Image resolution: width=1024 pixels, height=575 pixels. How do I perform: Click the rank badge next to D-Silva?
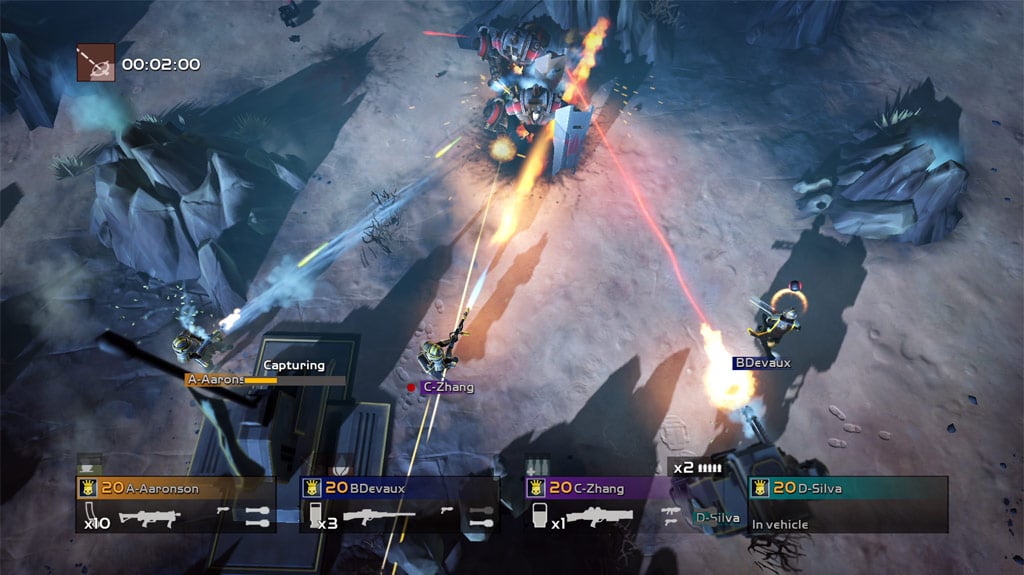point(759,489)
